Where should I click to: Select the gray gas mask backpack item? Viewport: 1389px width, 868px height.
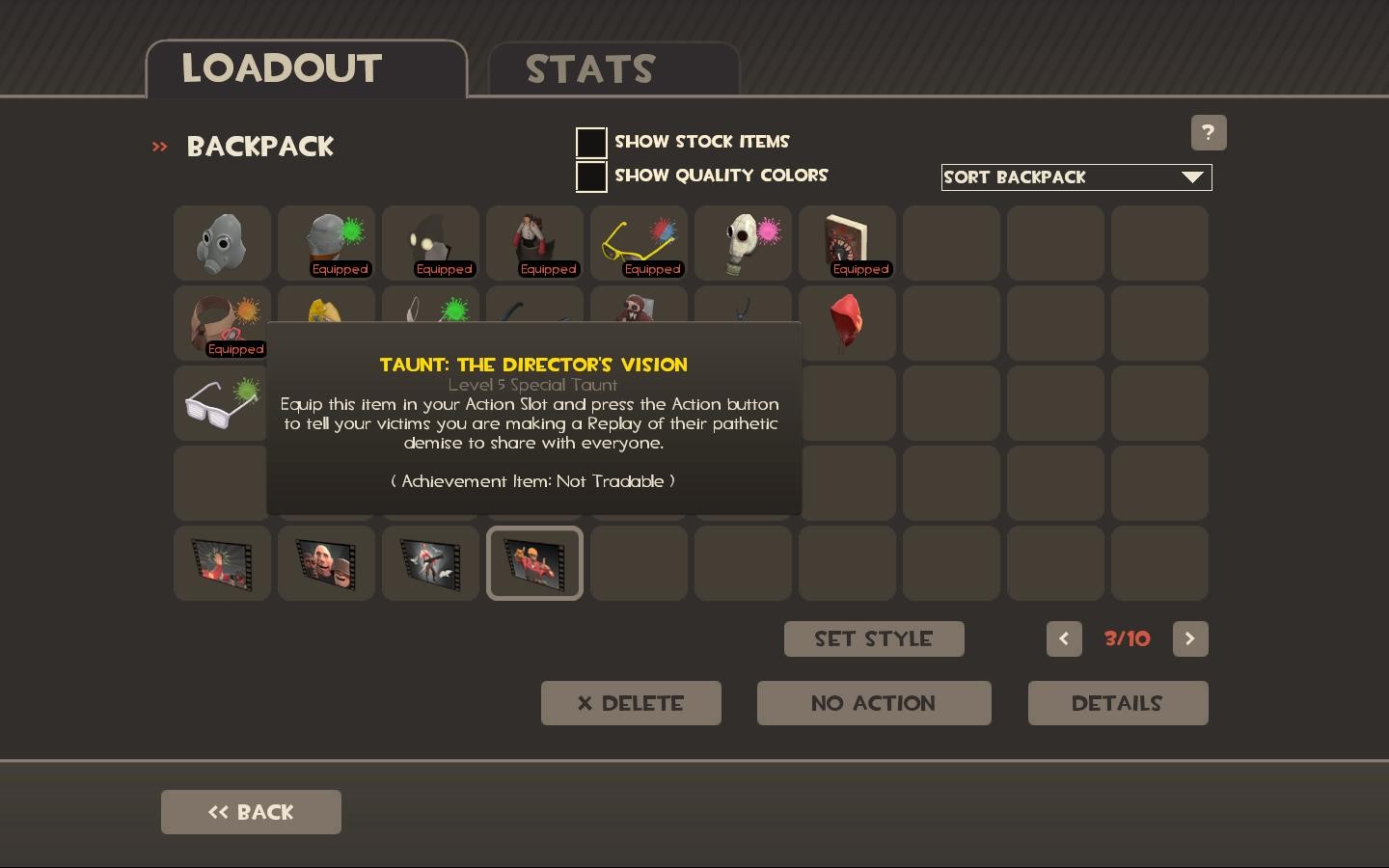222,243
